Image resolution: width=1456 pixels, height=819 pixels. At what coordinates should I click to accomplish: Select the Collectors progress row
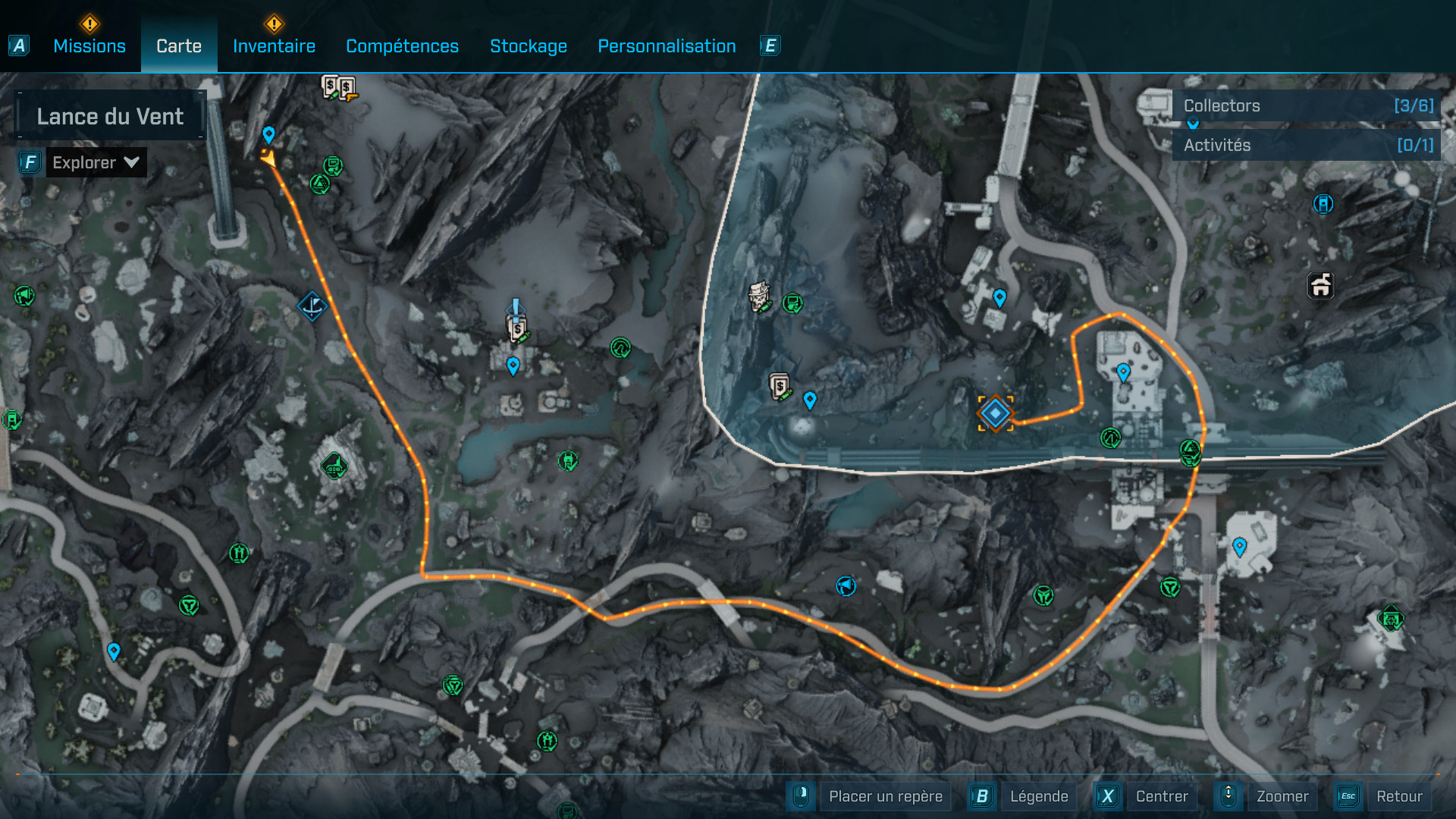pos(1307,106)
